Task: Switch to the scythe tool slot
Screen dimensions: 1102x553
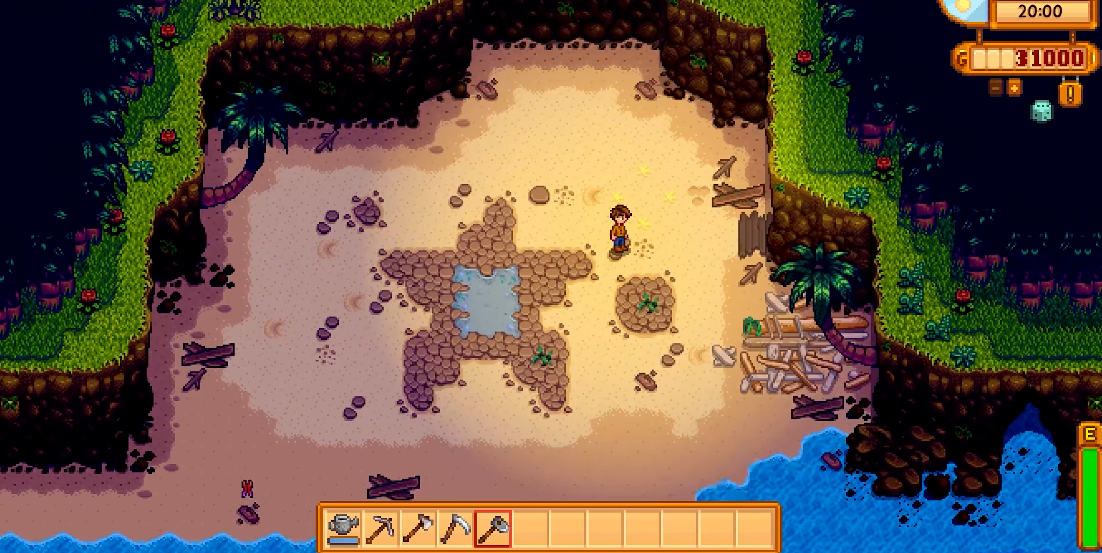Action: point(455,527)
